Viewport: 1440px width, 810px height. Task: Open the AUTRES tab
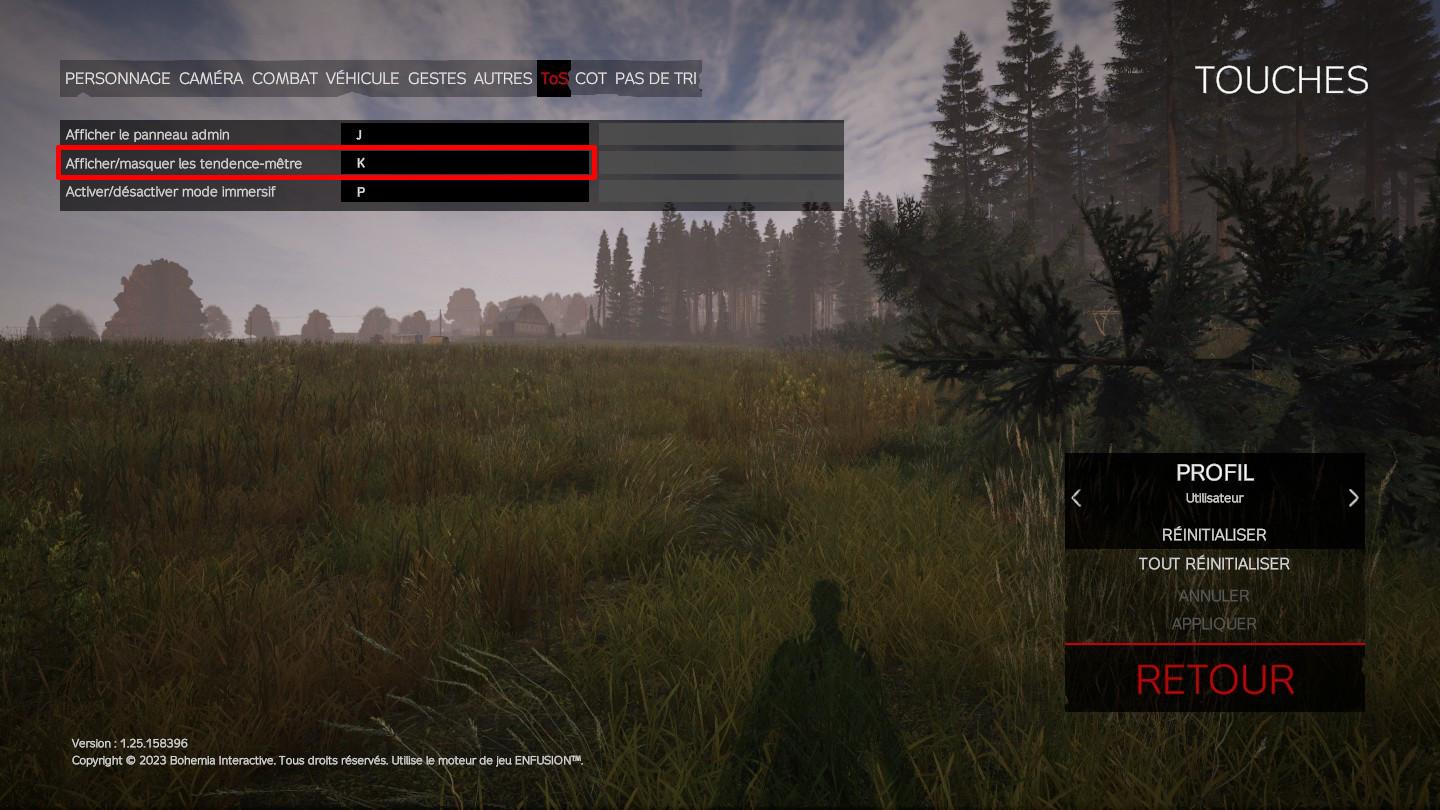click(503, 78)
